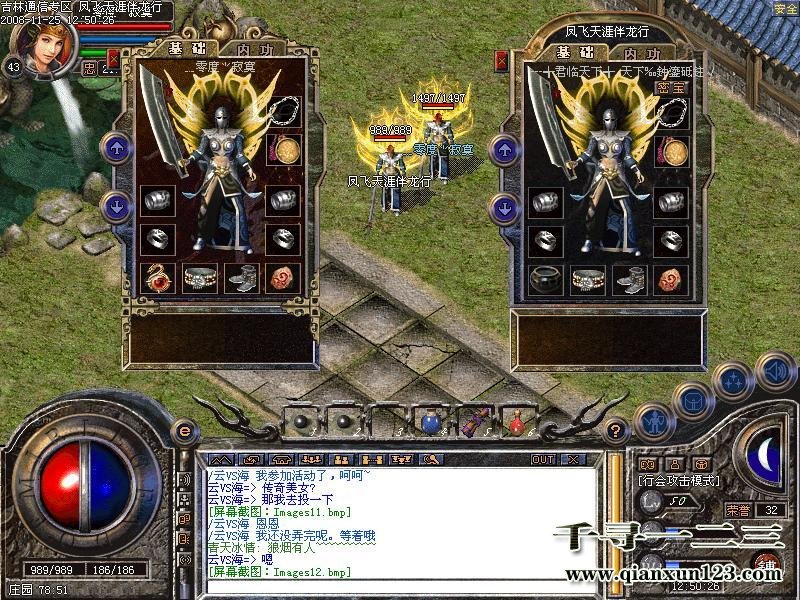This screenshot has height=600, width=800.
Task: Click the down arrow beside 凤飞天涯伴龙行 panel
Action: (x=504, y=208)
